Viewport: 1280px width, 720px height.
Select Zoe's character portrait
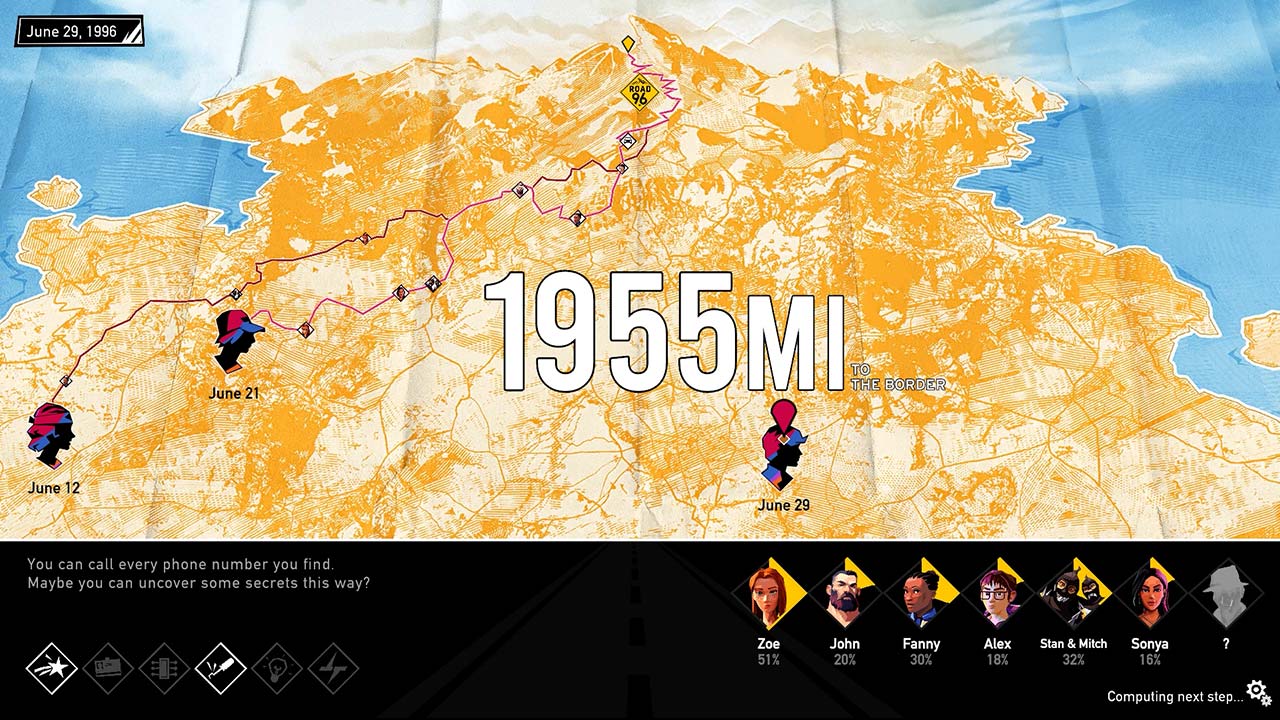769,594
